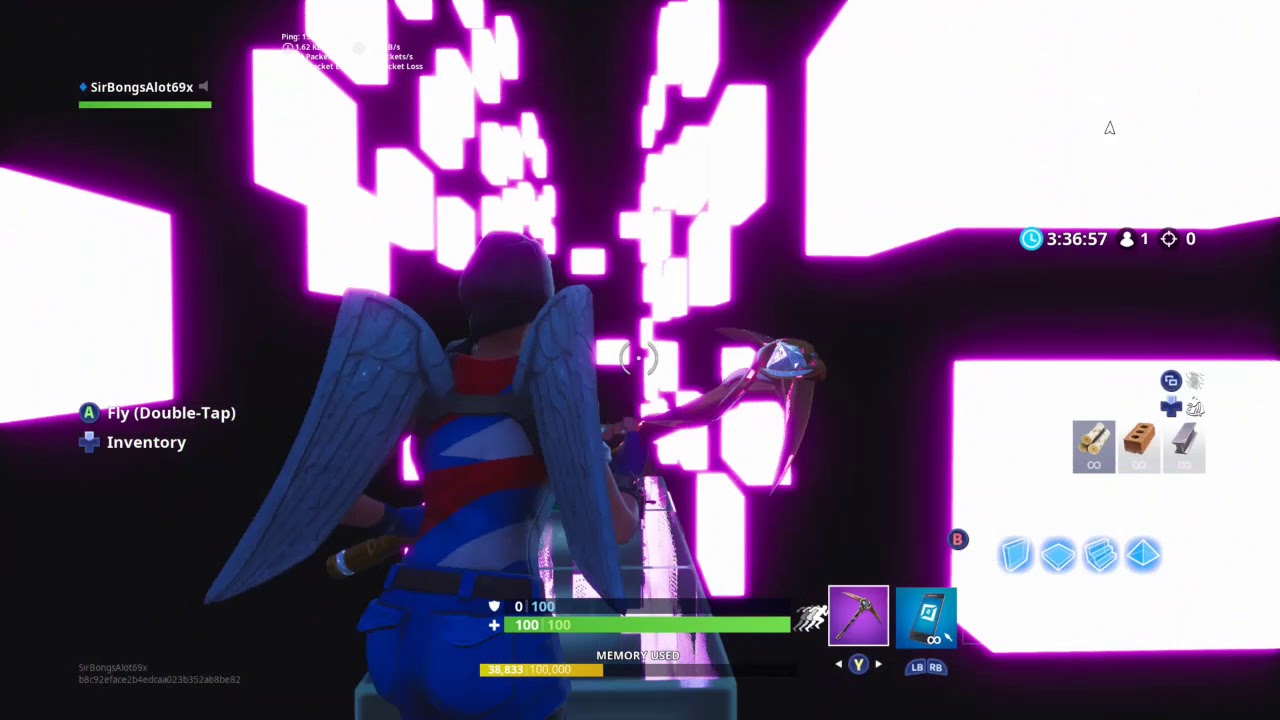
Task: Select the pyramid roof piece icon
Action: [x=1143, y=555]
